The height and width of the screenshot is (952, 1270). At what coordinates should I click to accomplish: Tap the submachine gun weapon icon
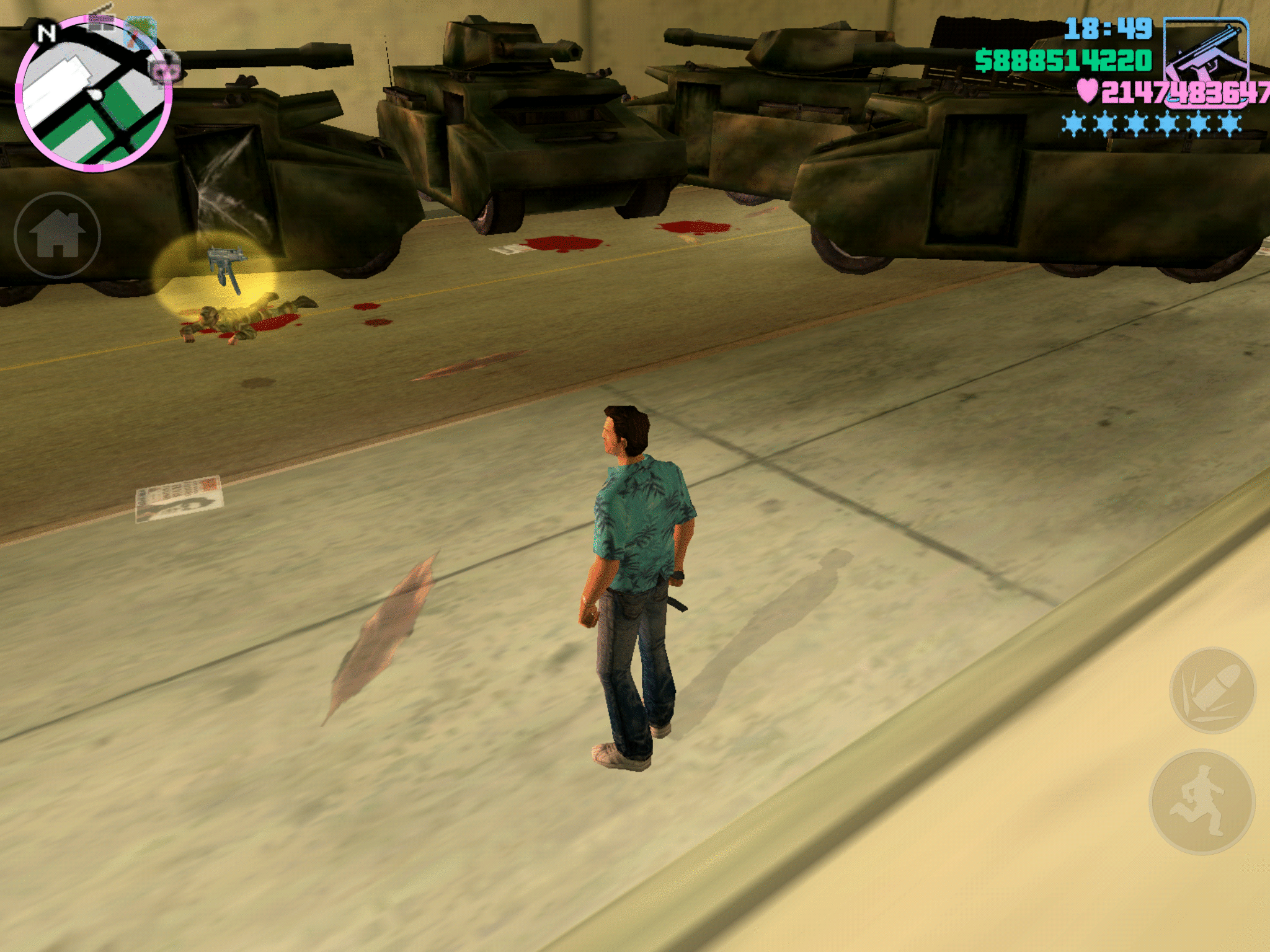tap(1206, 57)
